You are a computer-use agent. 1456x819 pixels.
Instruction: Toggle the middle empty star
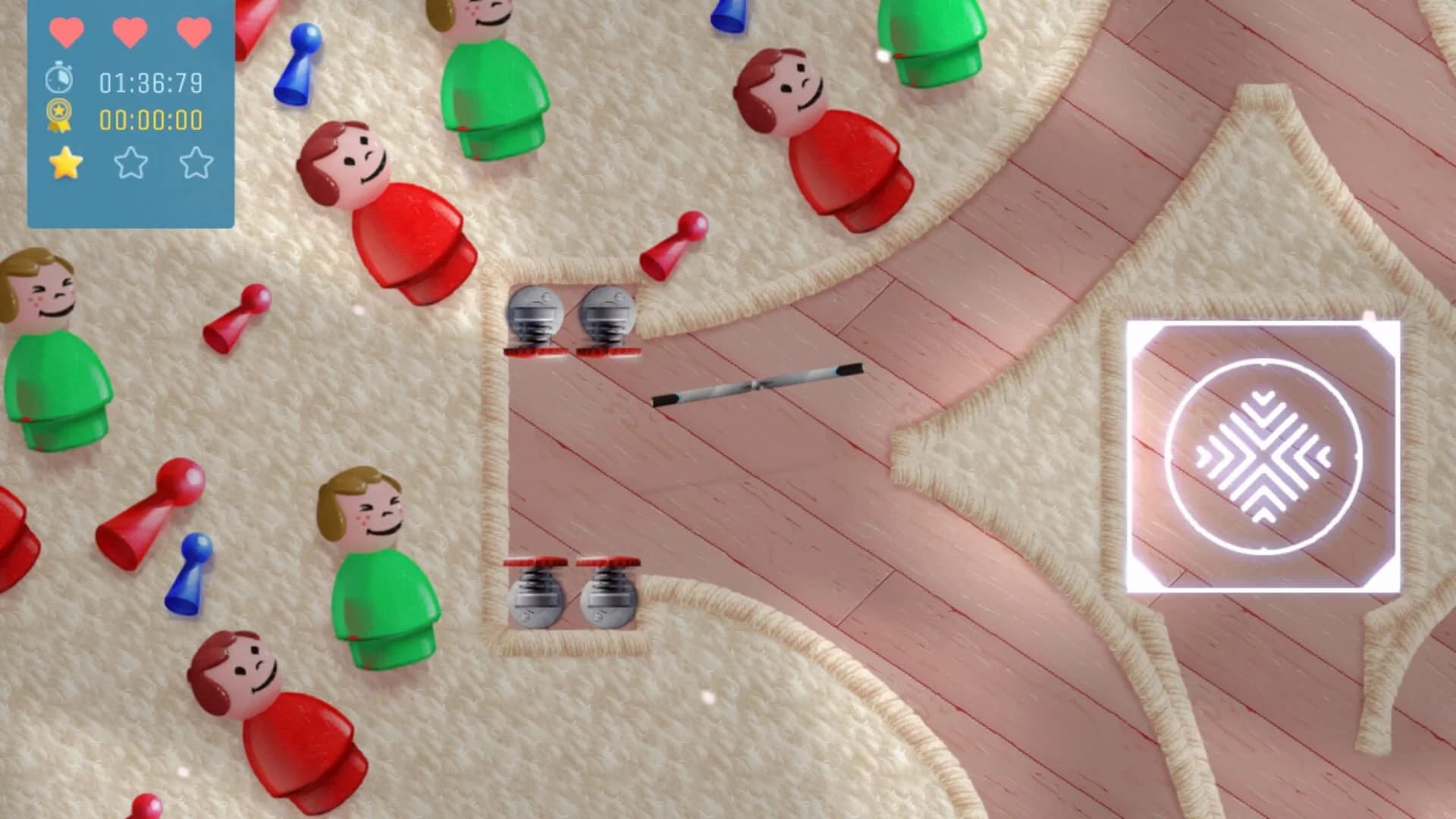click(130, 163)
